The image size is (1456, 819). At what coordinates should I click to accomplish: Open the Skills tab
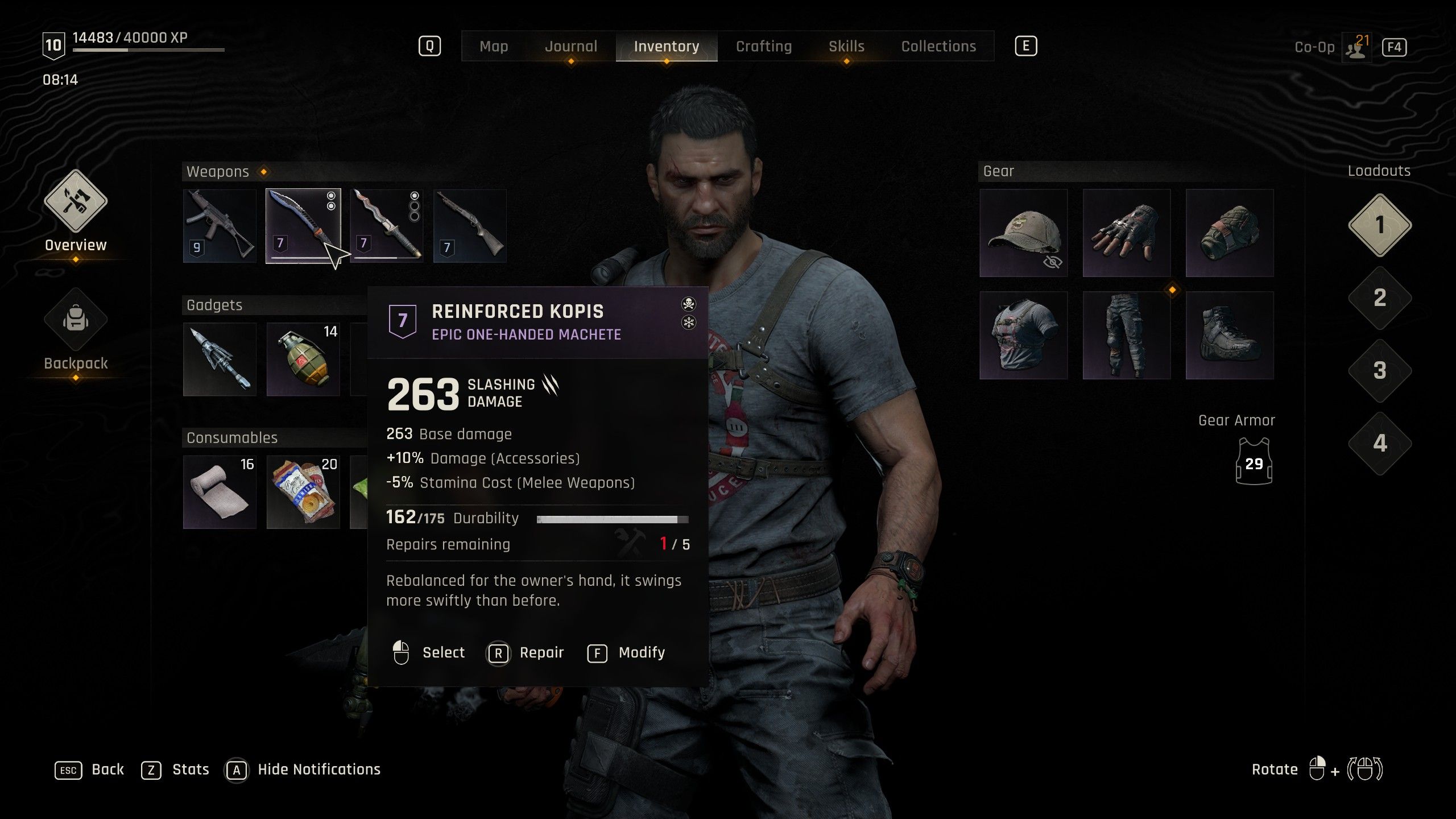point(846,47)
